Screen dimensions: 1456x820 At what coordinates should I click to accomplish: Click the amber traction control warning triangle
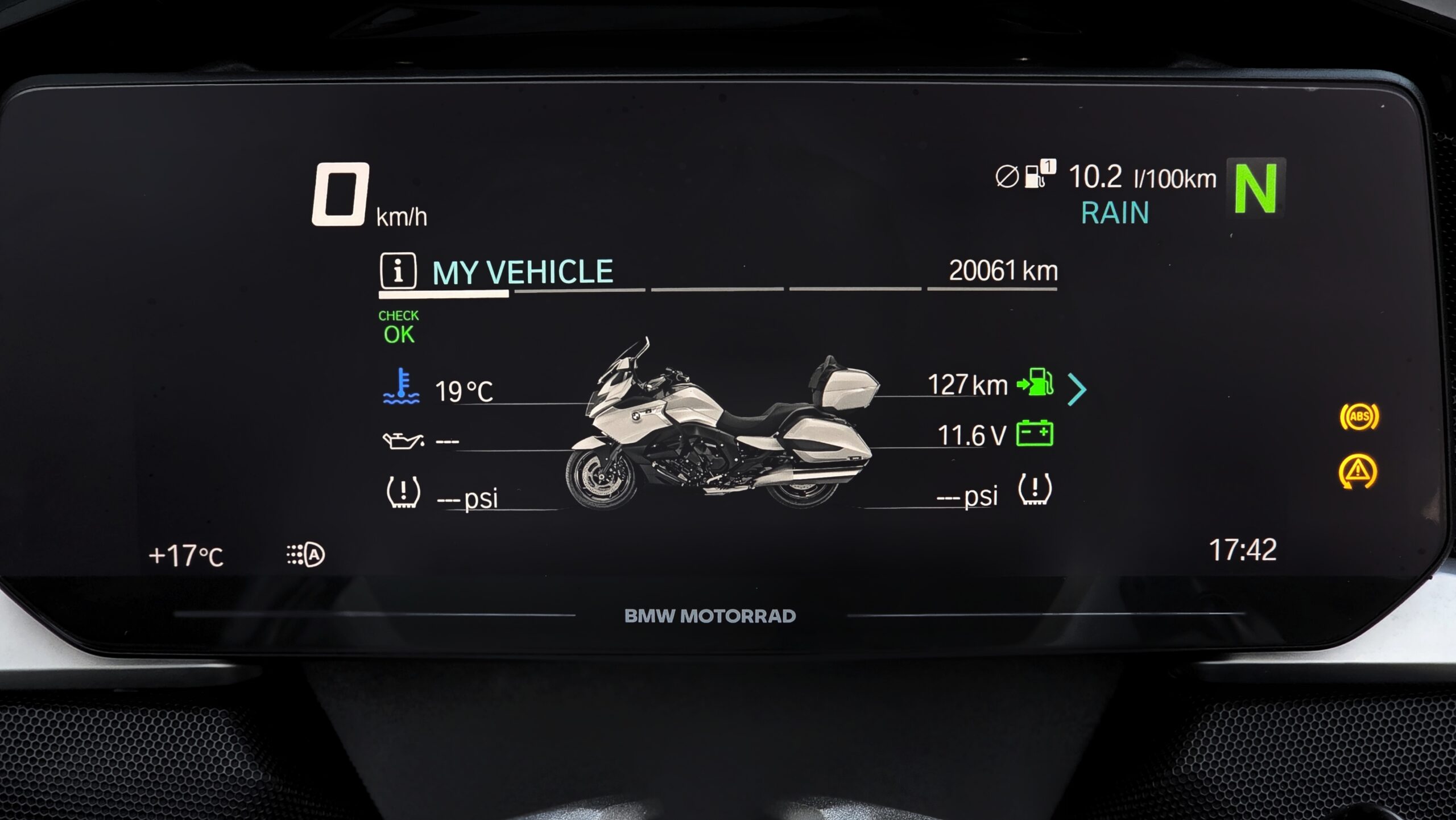tap(1358, 472)
